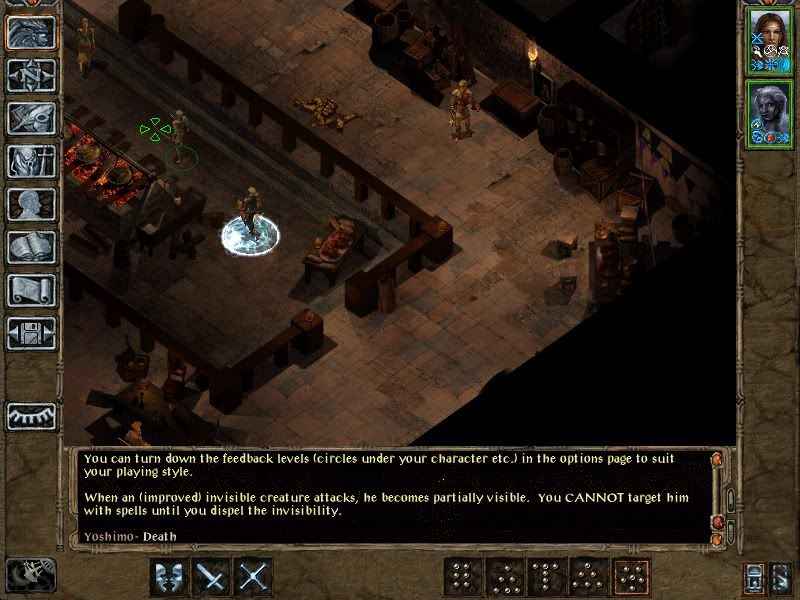Open the inventory screen
Viewport: 800px width, 600px height.
click(x=31, y=161)
